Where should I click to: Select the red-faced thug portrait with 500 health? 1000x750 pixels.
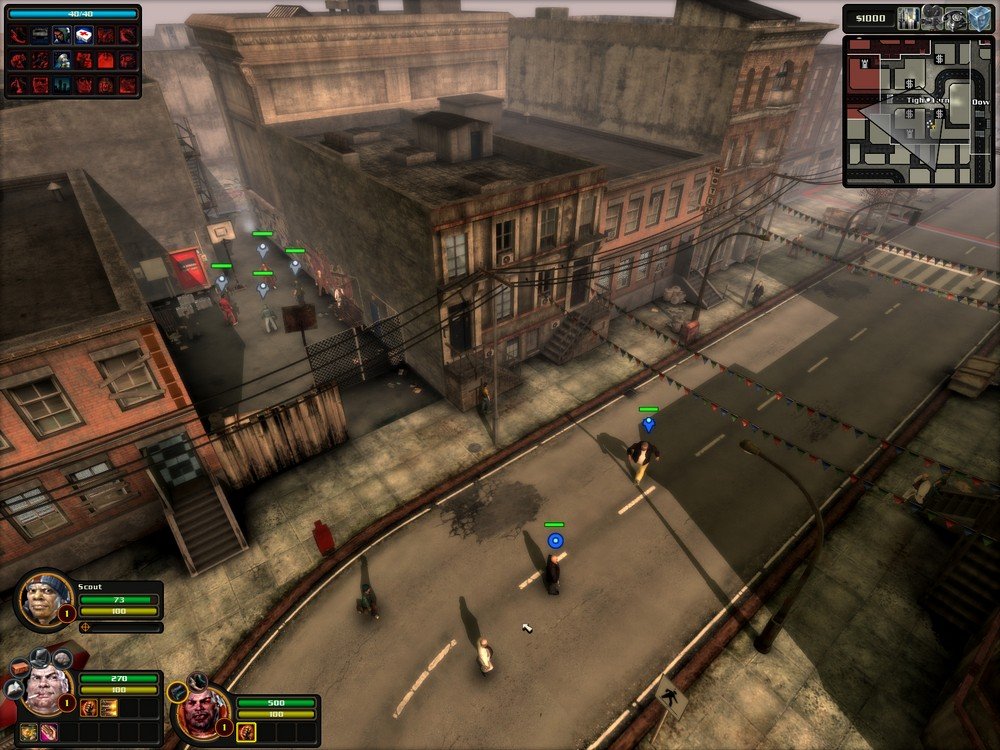click(199, 712)
